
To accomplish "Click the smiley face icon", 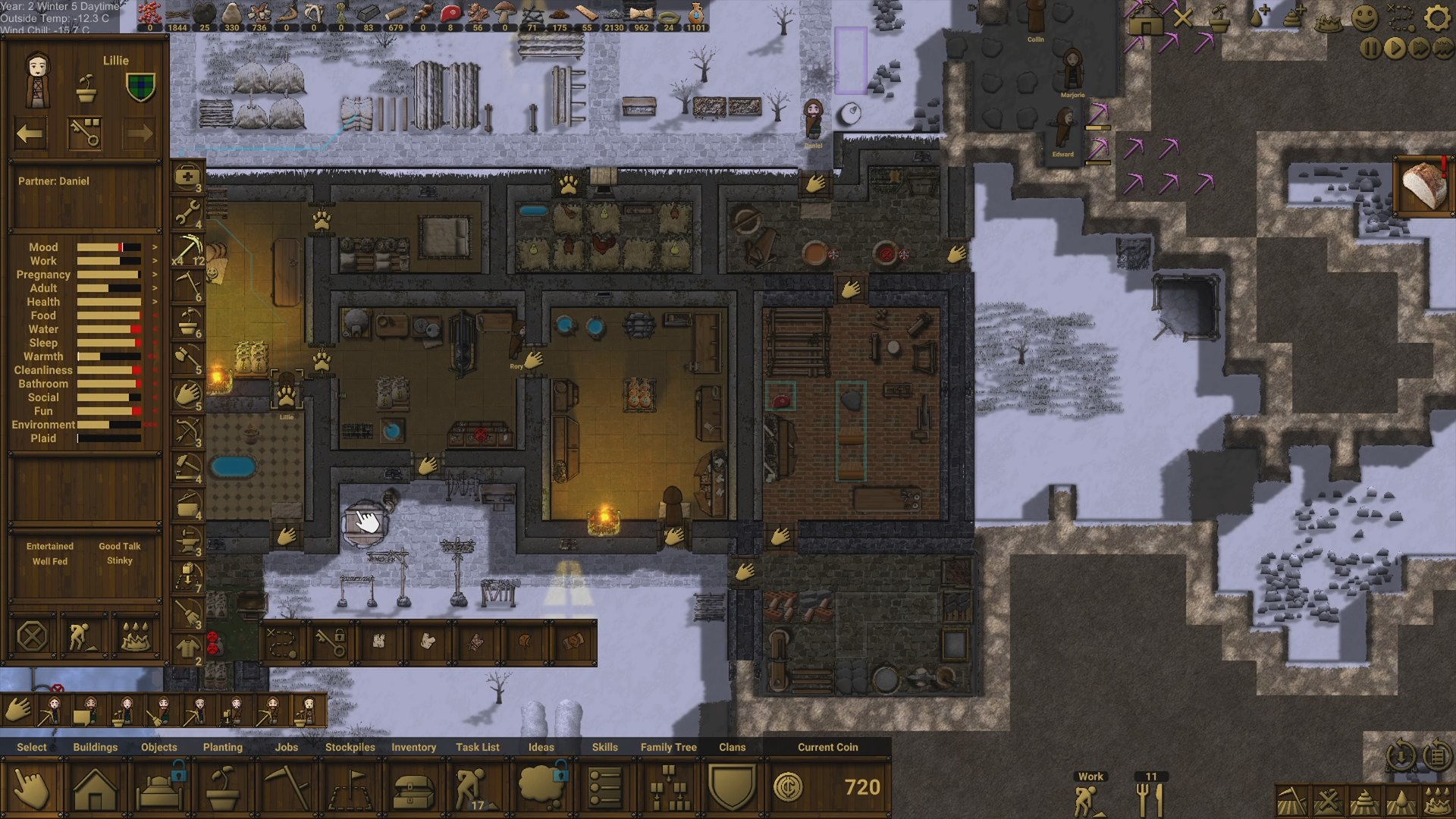I will point(1364,17).
